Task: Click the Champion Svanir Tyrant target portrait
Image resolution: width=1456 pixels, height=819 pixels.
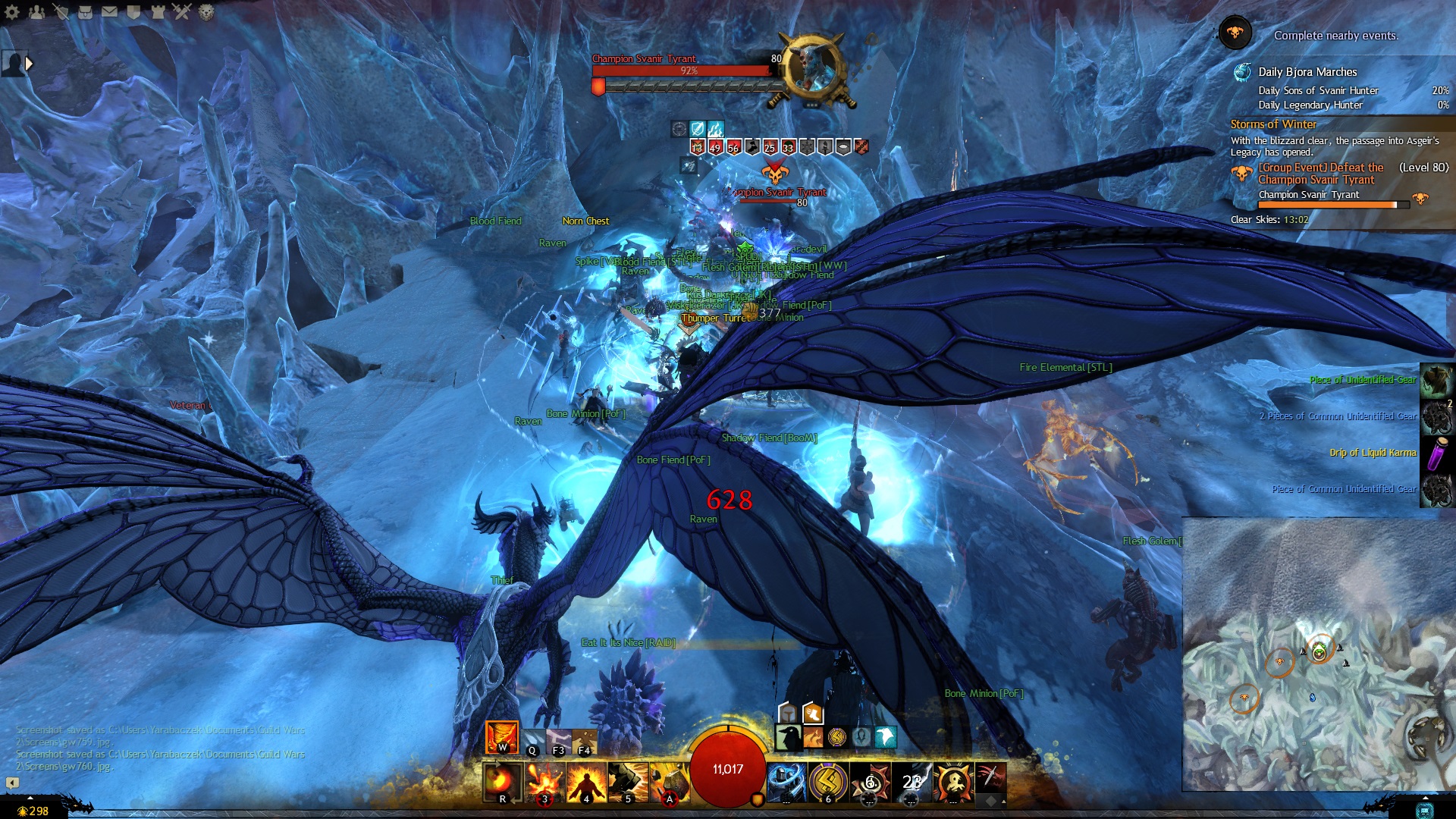Action: click(813, 68)
